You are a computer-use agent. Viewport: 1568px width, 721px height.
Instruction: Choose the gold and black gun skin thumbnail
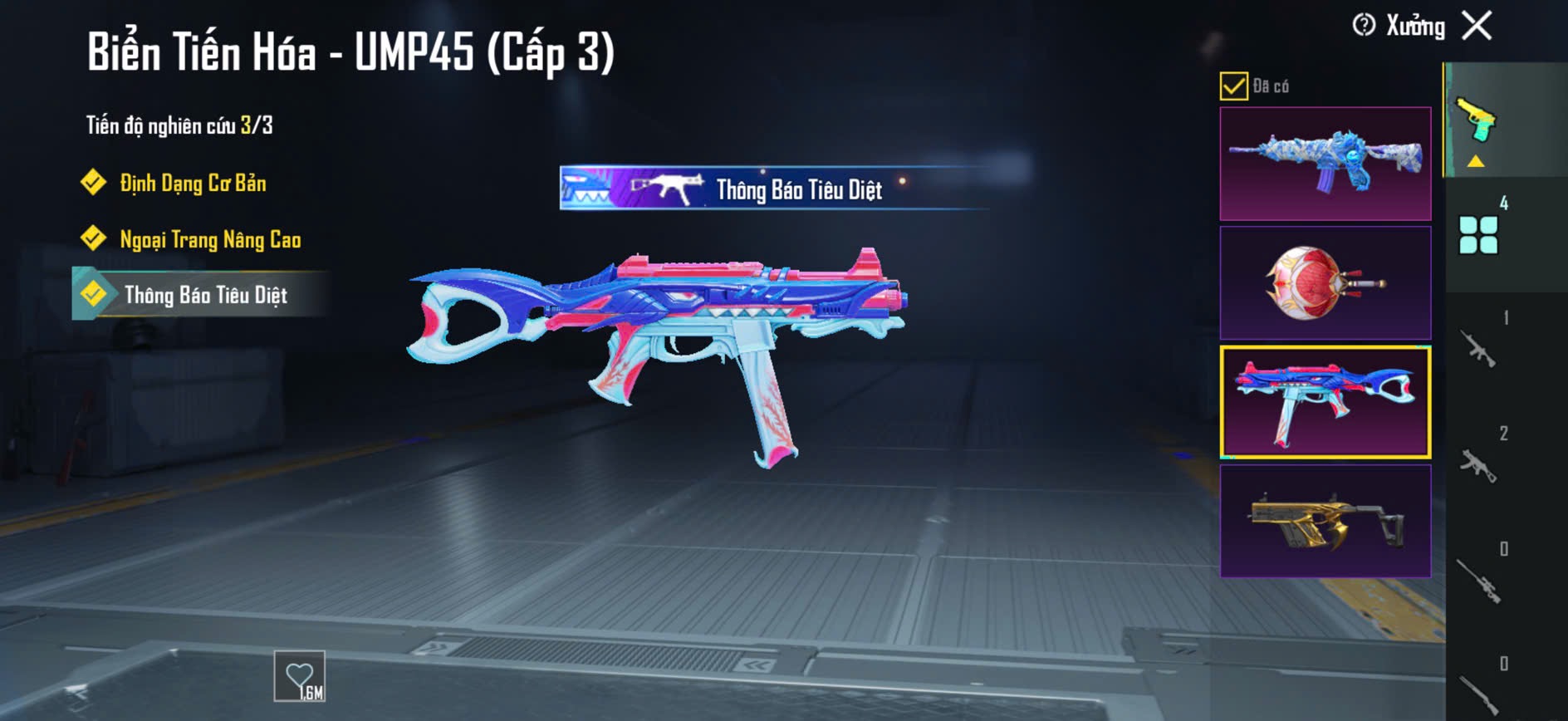pos(1325,521)
